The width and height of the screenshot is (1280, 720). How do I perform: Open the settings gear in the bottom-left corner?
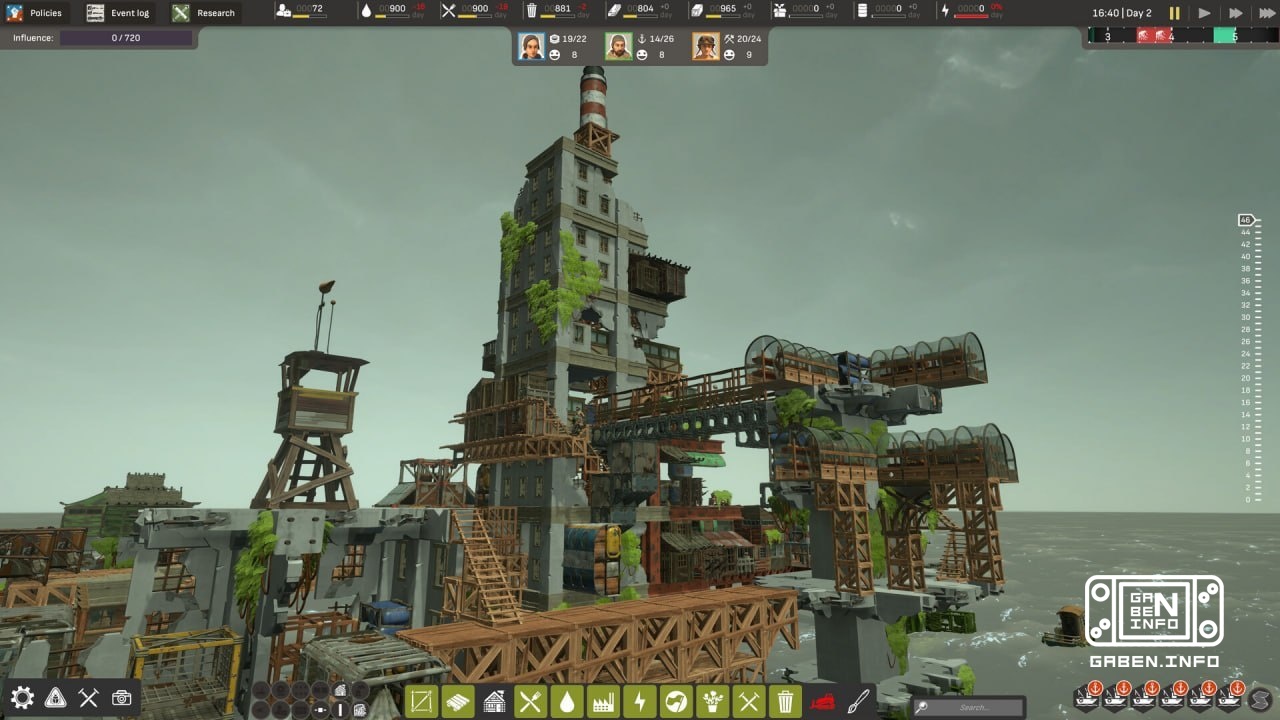point(22,699)
